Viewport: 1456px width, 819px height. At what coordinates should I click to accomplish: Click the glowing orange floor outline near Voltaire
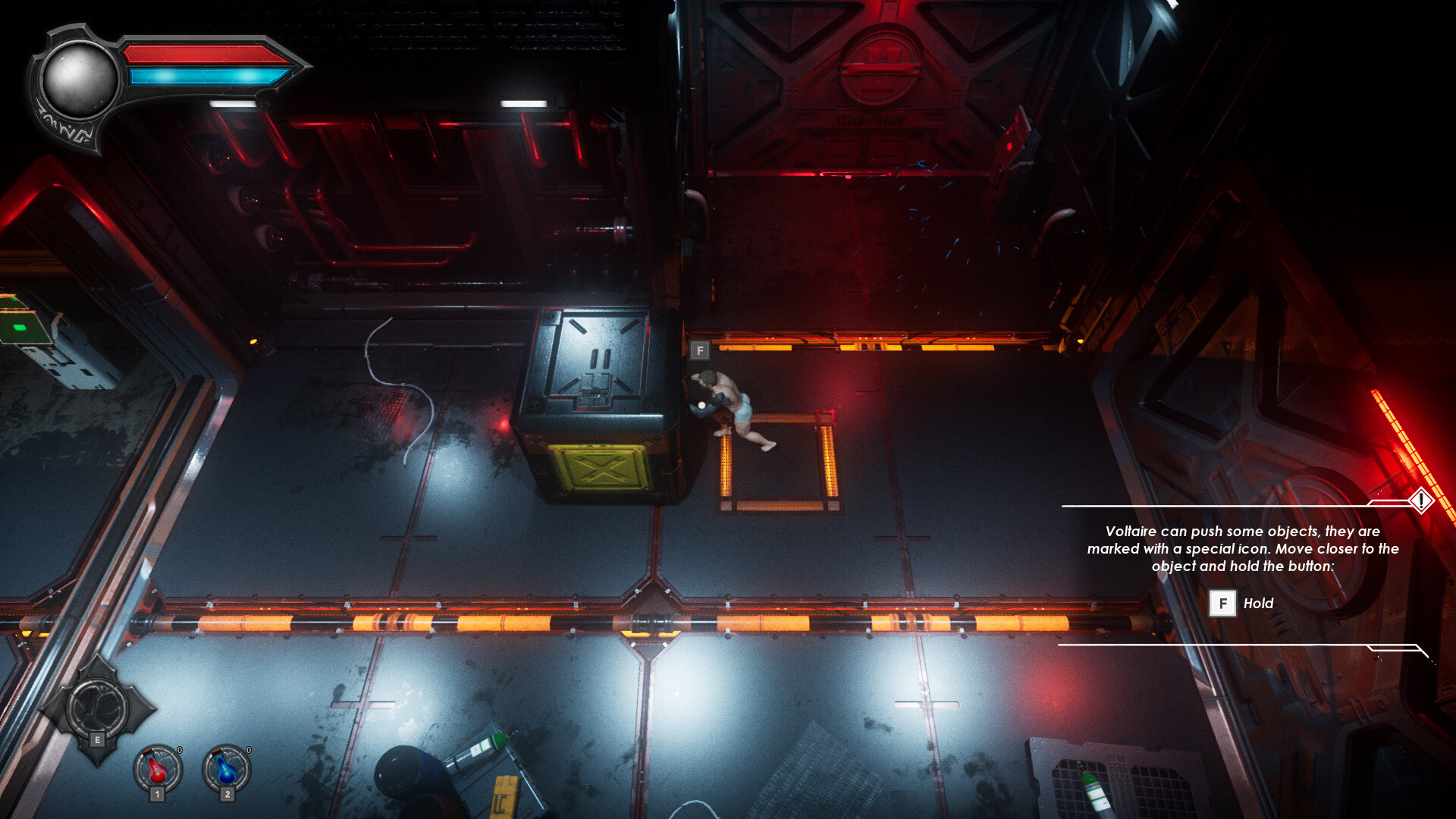point(777,455)
